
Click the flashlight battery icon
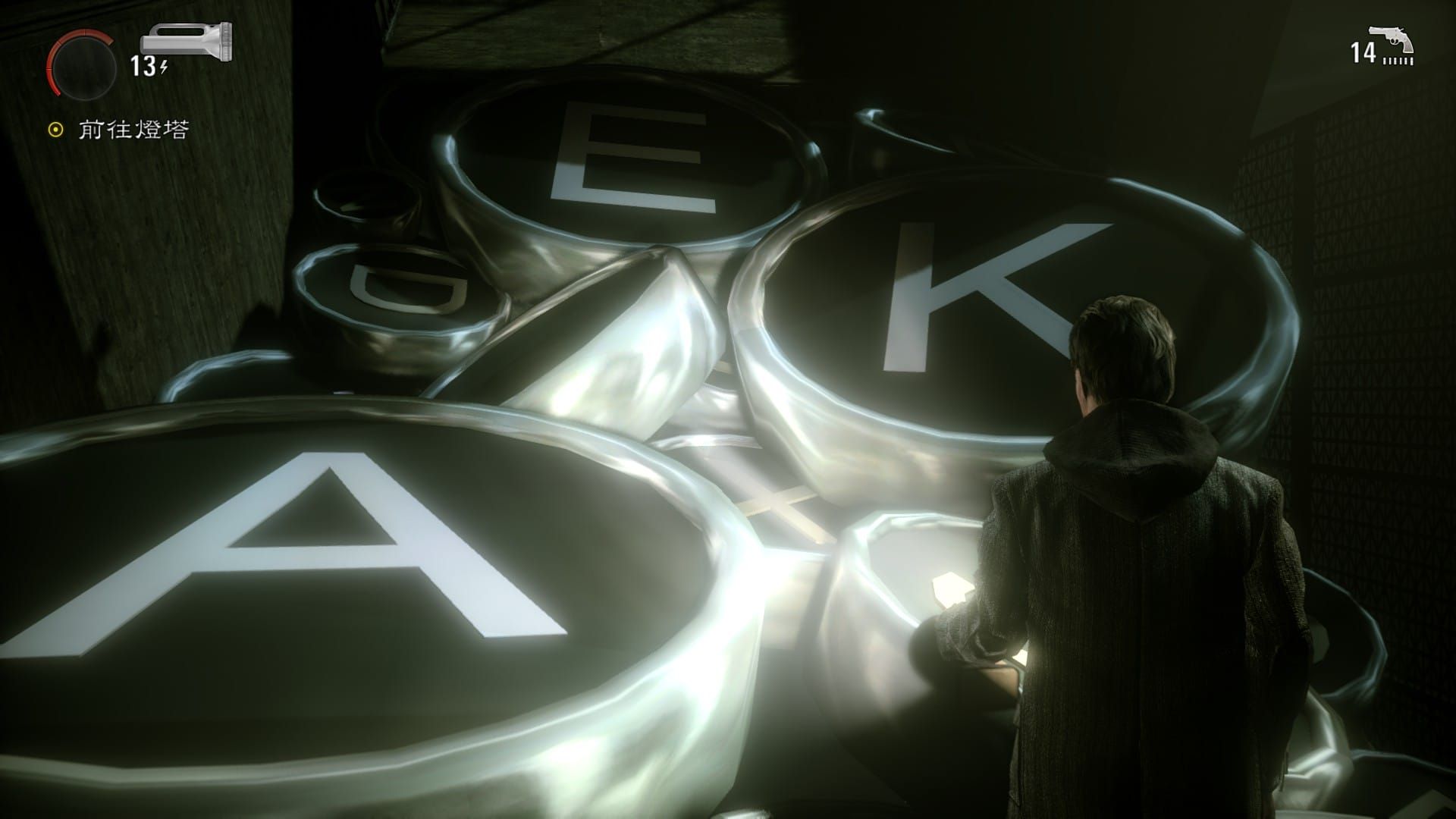(187, 42)
